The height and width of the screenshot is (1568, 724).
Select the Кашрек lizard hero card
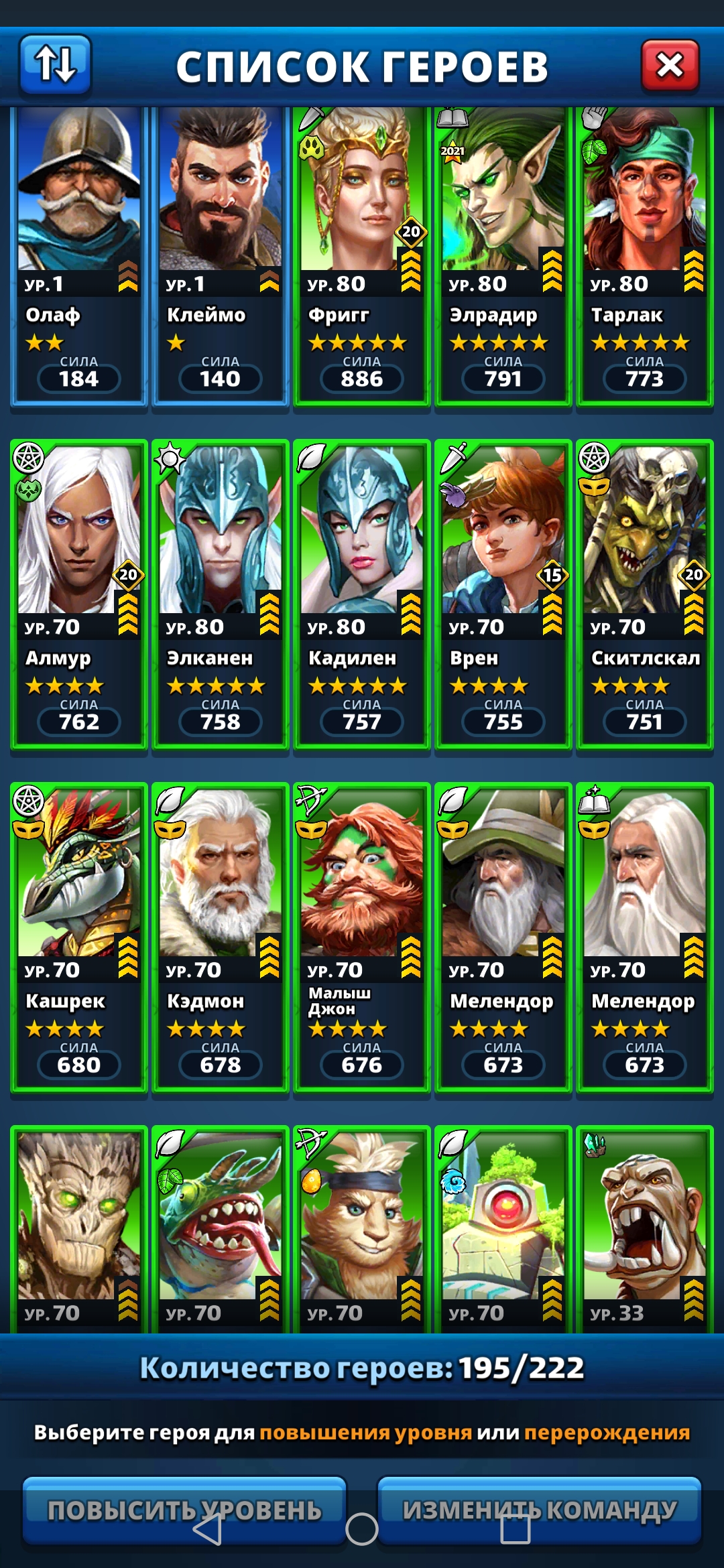[79, 936]
